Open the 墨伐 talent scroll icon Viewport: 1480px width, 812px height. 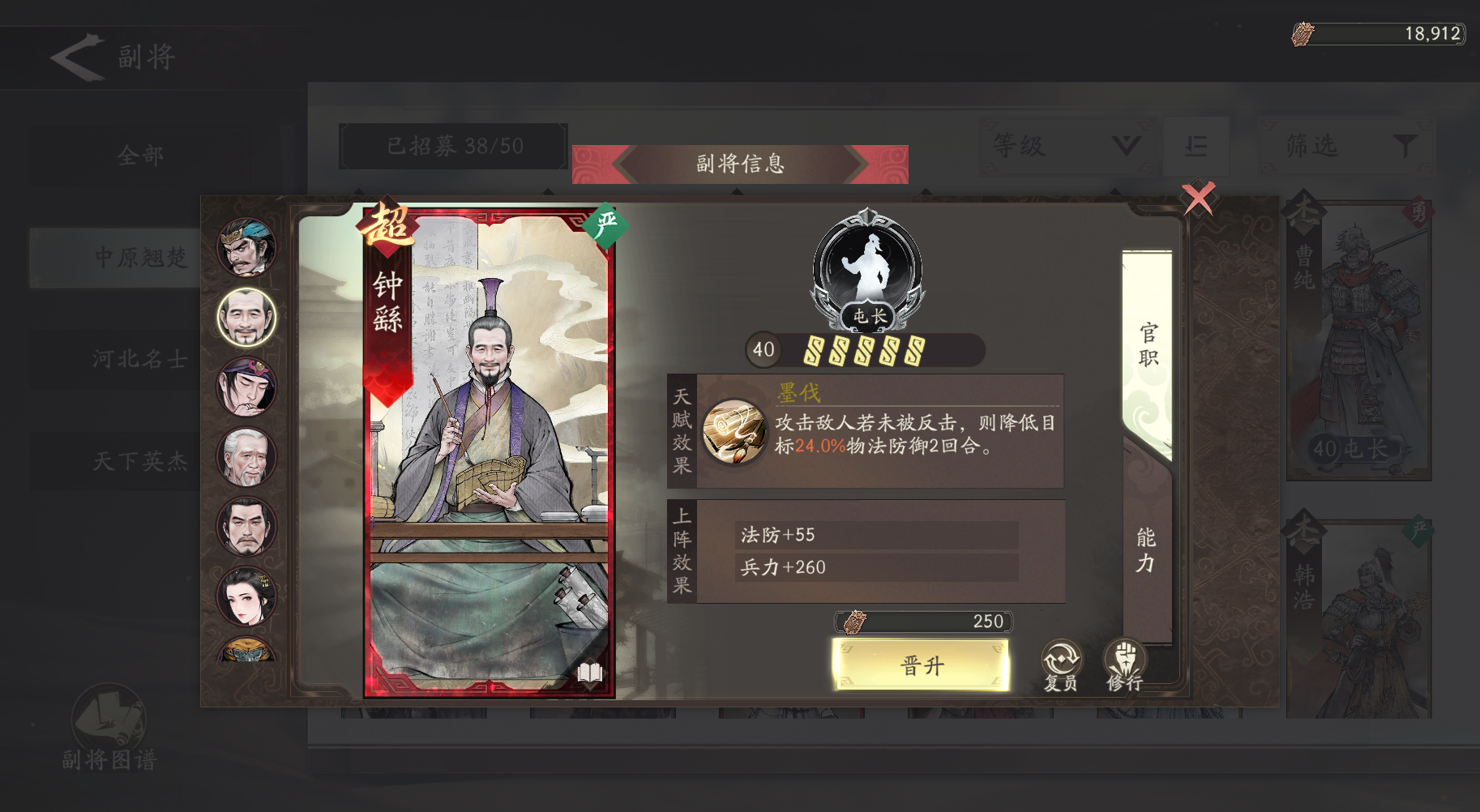pos(734,431)
